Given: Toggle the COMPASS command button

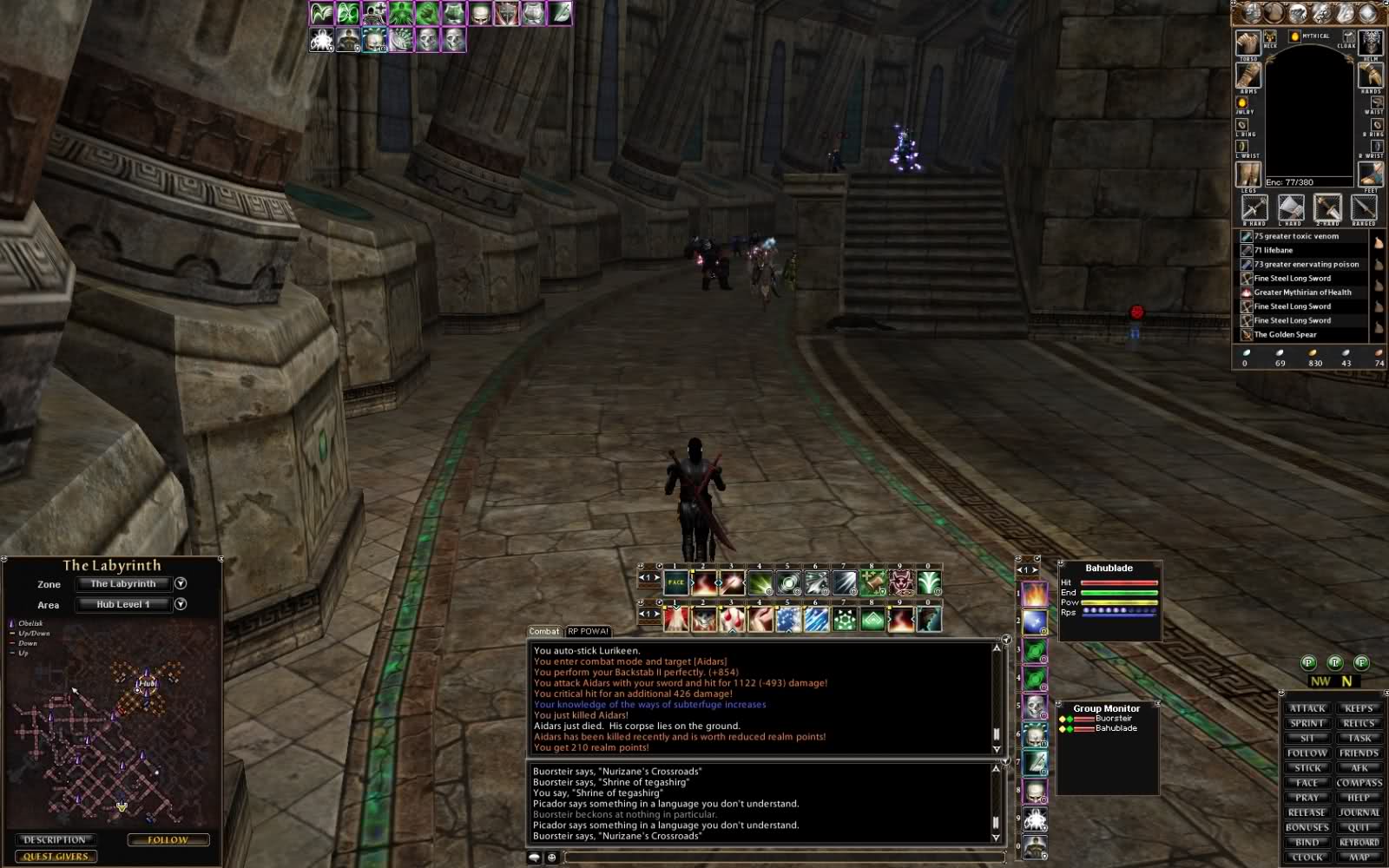Looking at the screenshot, I should click(1359, 783).
